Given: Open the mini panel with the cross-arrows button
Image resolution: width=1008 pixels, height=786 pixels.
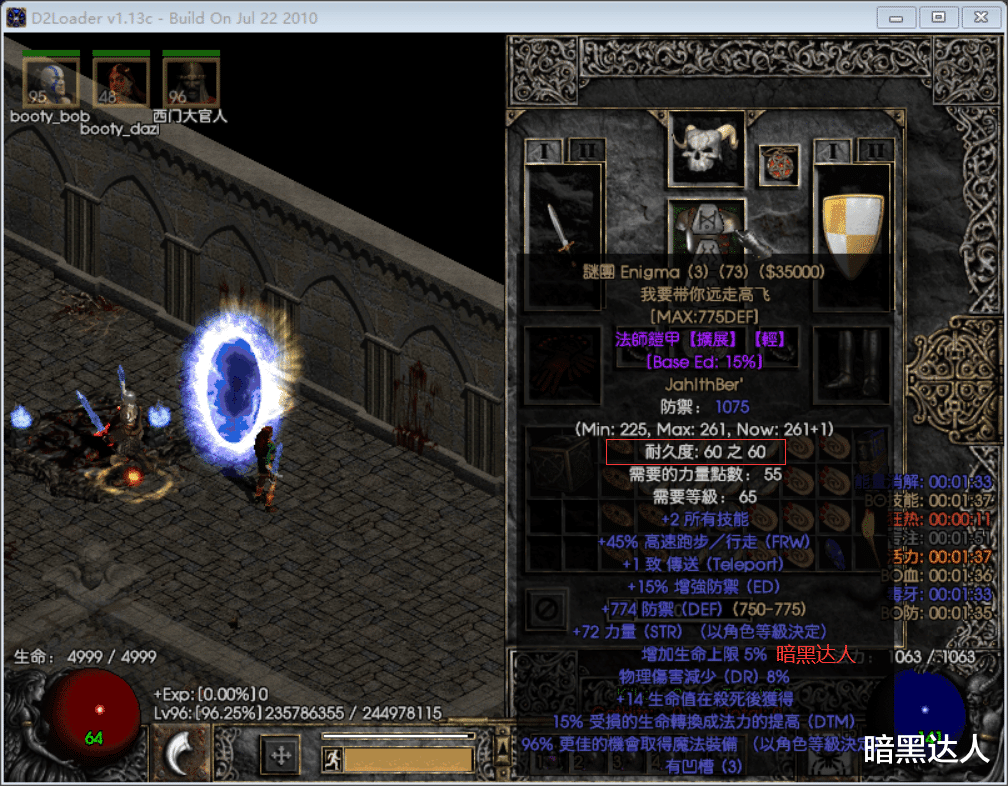Looking at the screenshot, I should 281,755.
